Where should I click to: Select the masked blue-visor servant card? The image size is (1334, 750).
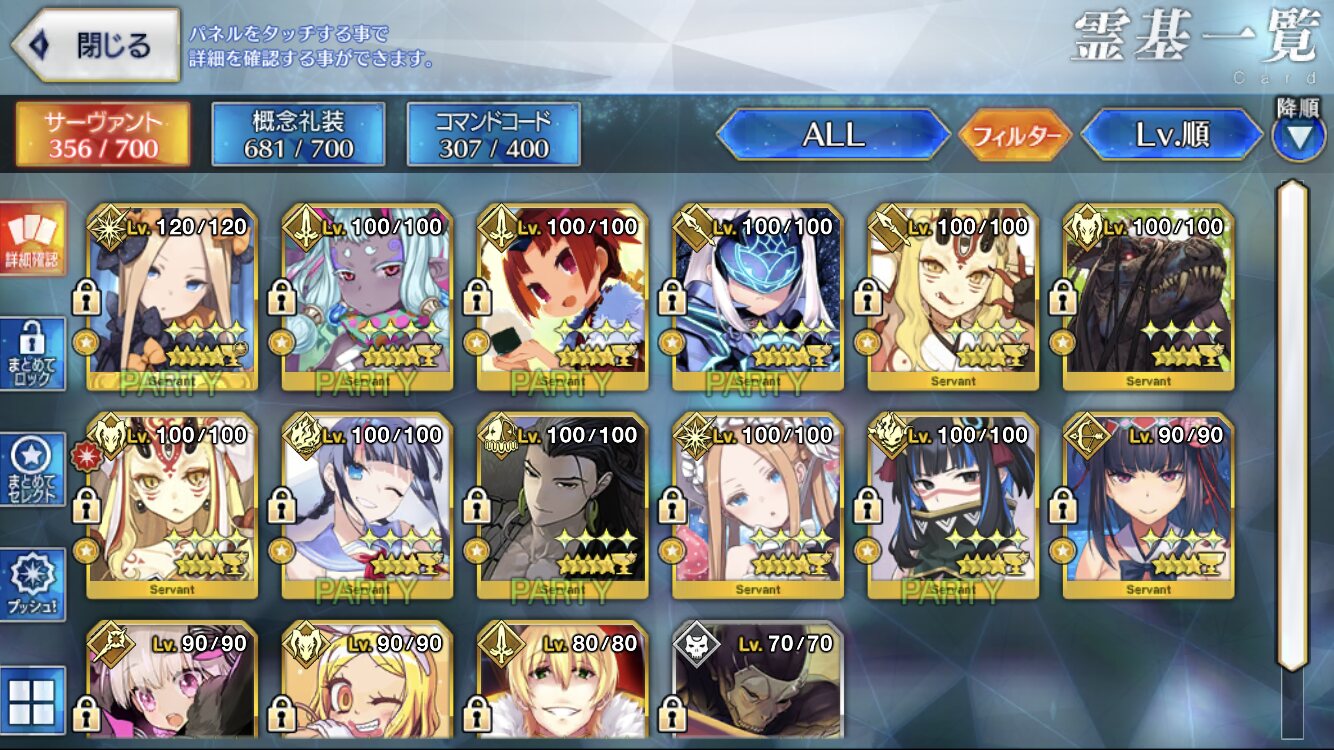tap(758, 298)
